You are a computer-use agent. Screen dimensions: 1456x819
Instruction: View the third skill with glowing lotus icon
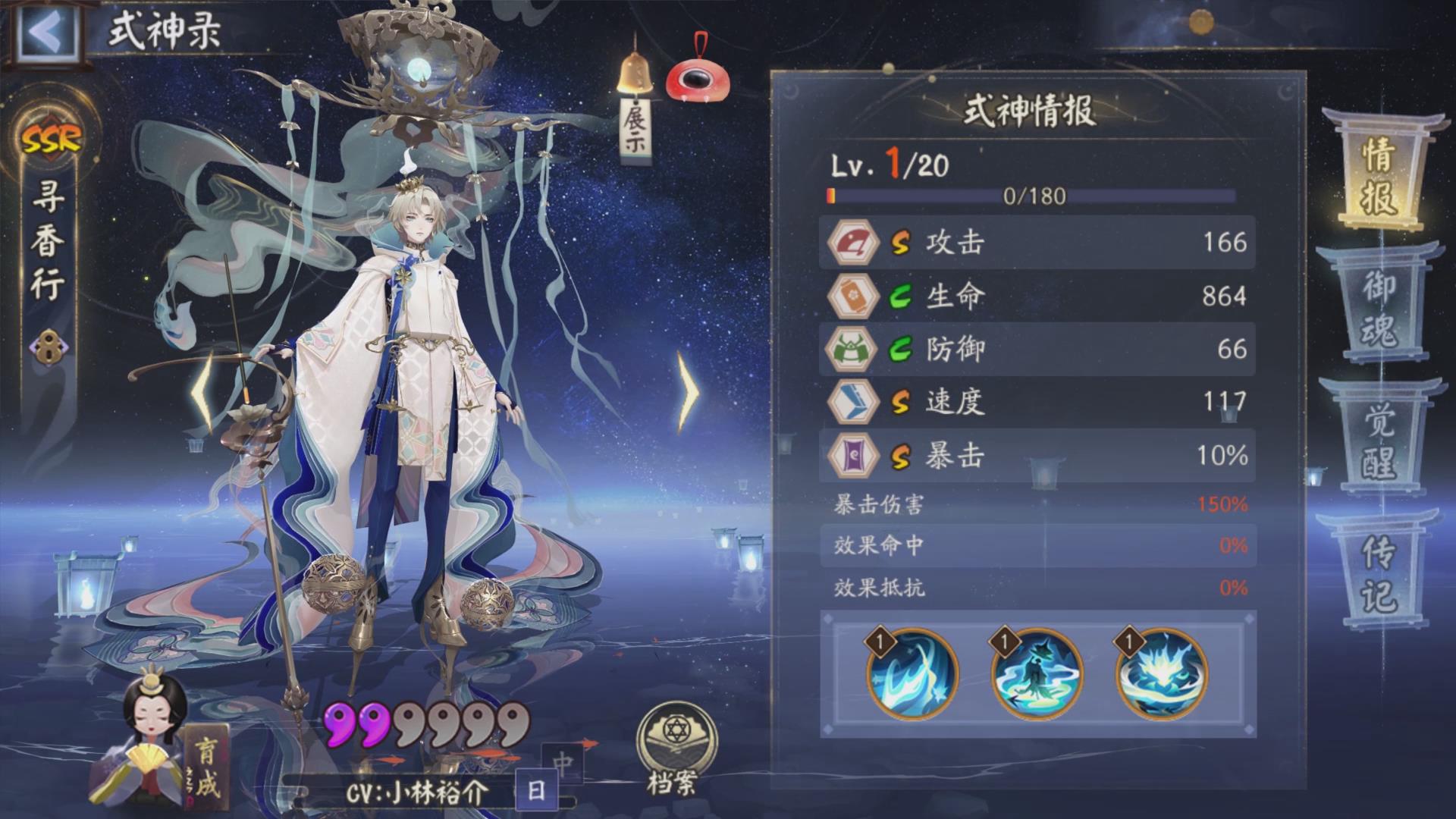coord(1161,675)
